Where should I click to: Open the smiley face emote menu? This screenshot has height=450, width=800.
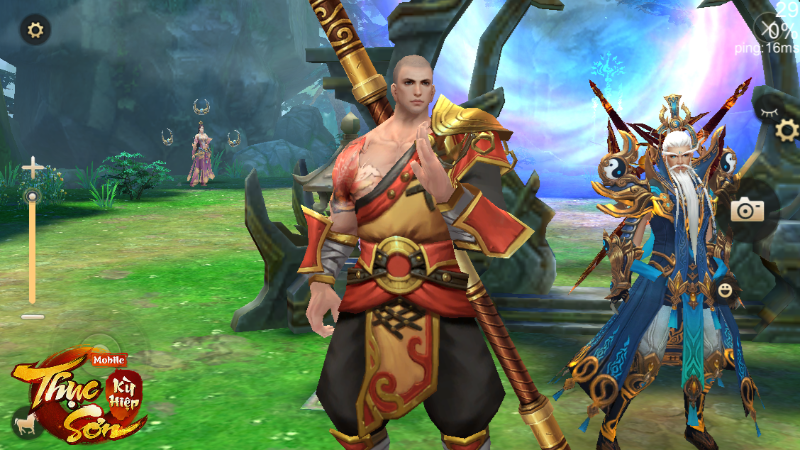click(726, 290)
